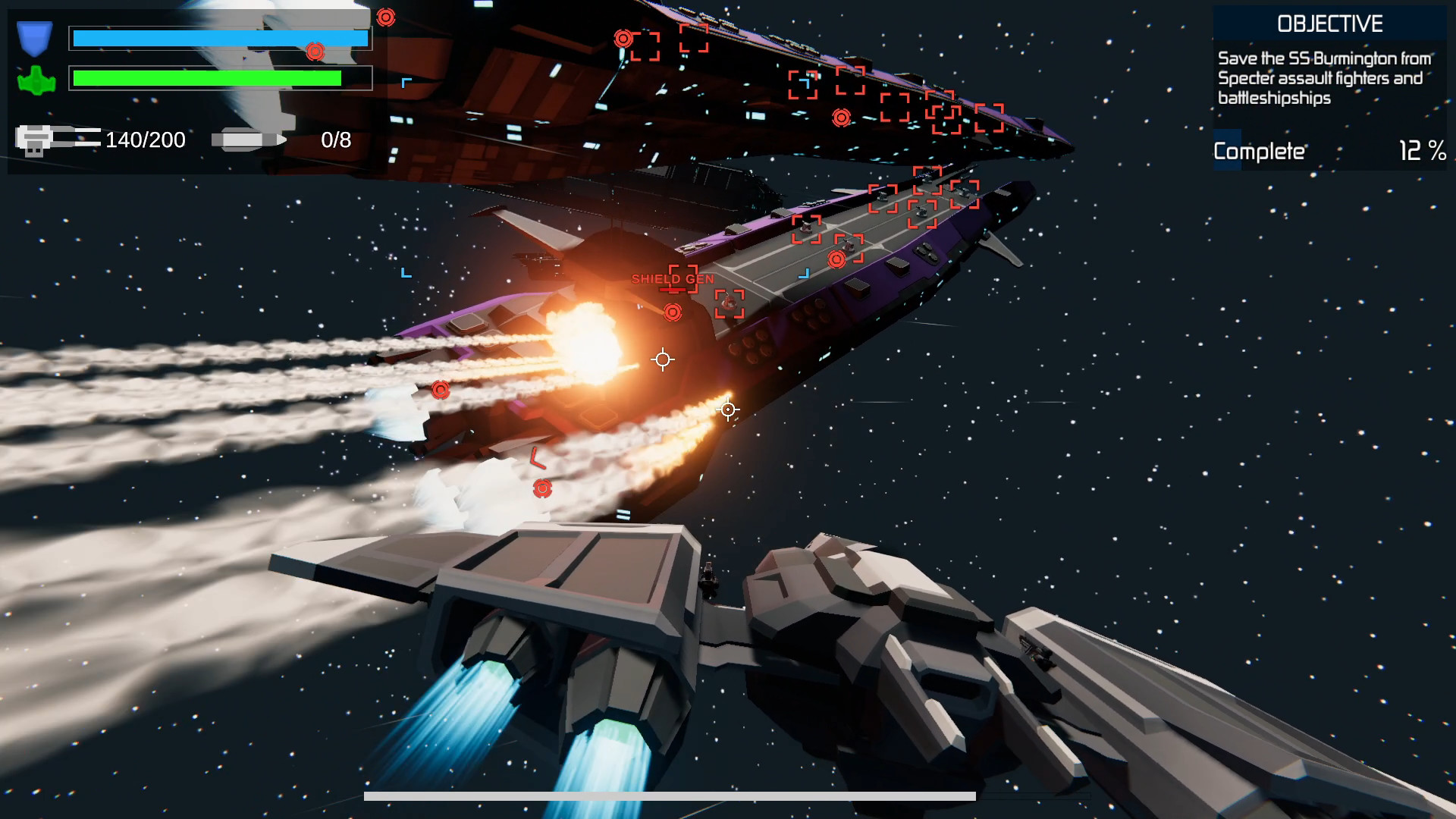Expand the OBJECTIVE panel header
Screen dimensions: 1456x819
pos(1330,24)
